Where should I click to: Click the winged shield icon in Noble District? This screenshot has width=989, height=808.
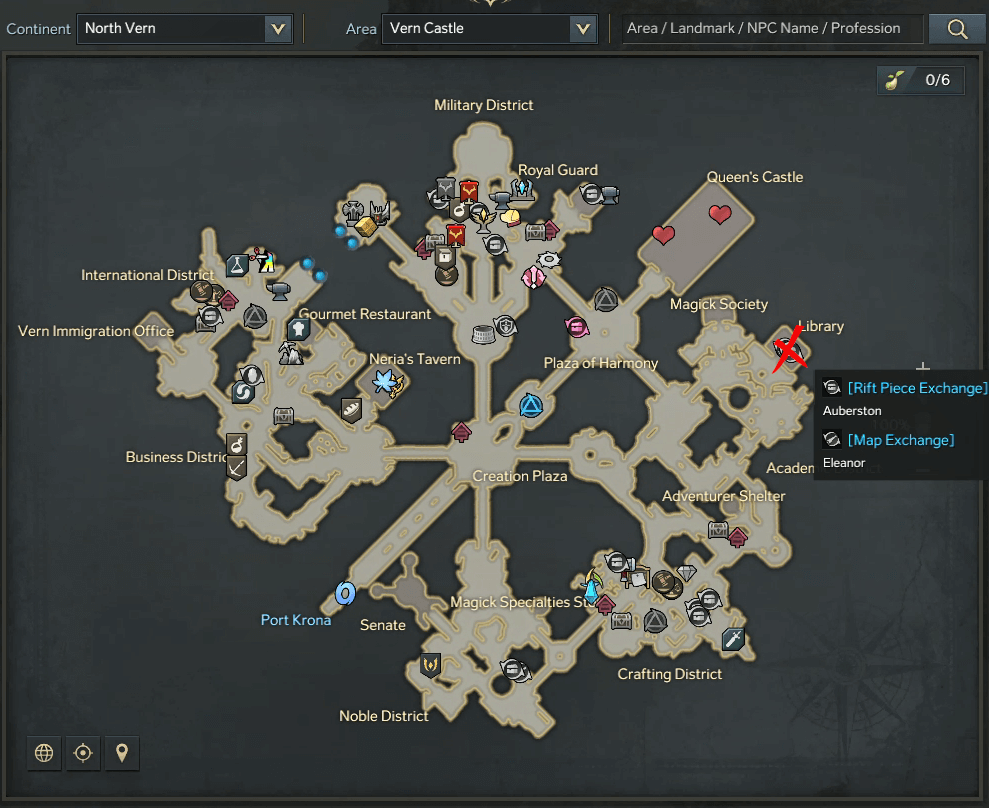(x=431, y=664)
